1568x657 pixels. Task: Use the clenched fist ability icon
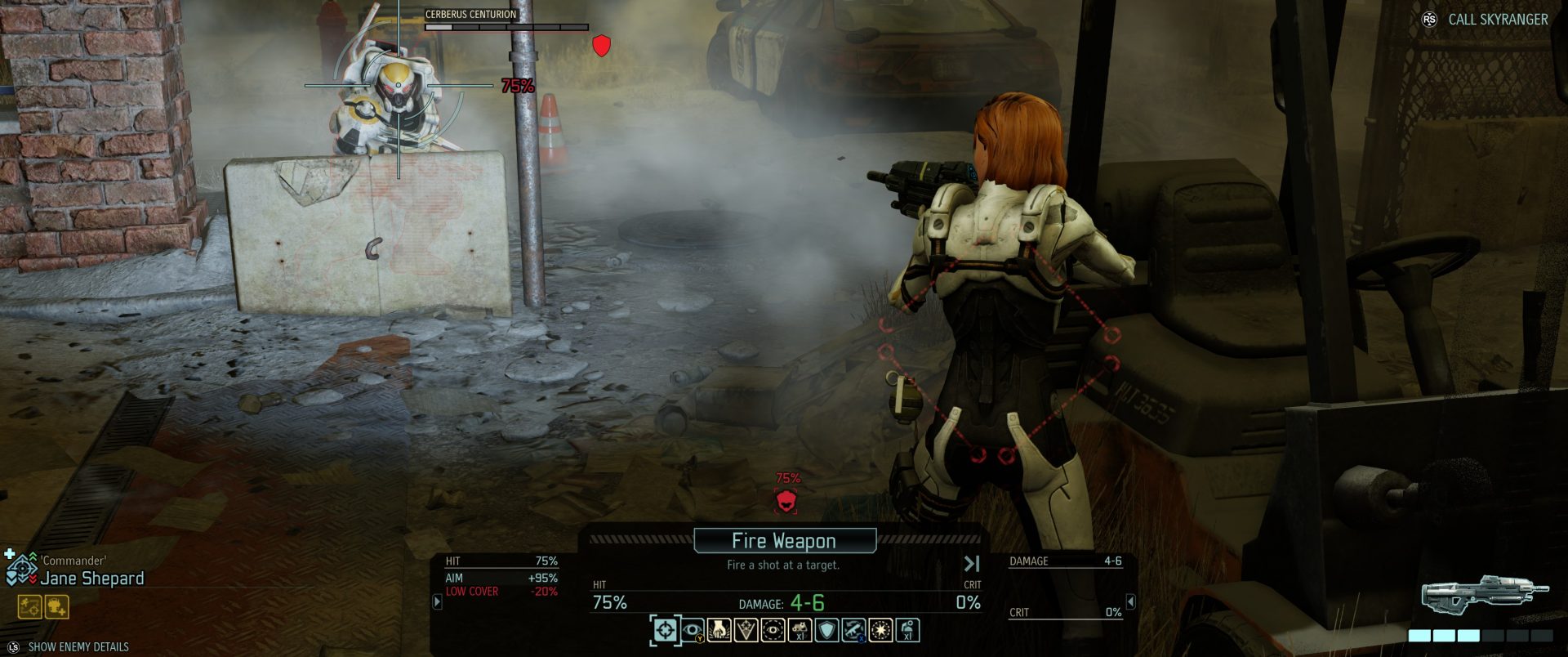pos(719,630)
